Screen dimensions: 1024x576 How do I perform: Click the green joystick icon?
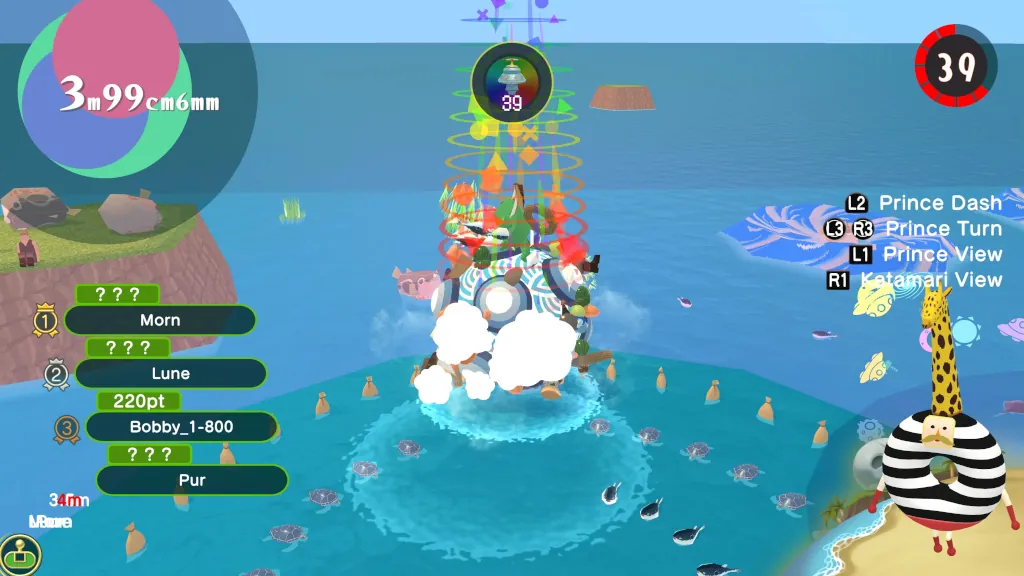click(18, 552)
